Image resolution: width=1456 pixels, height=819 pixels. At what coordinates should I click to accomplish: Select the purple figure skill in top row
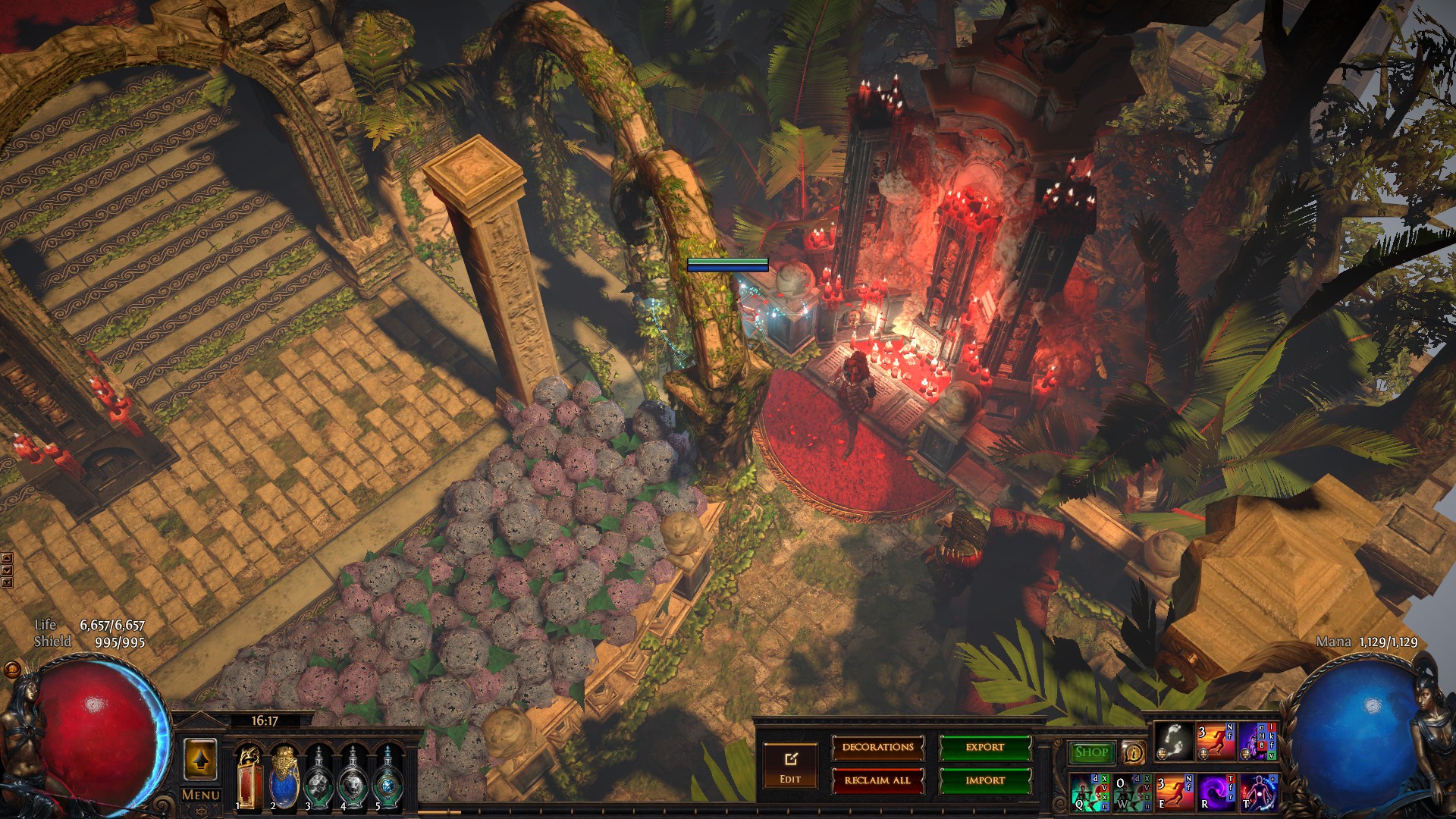tap(1258, 741)
